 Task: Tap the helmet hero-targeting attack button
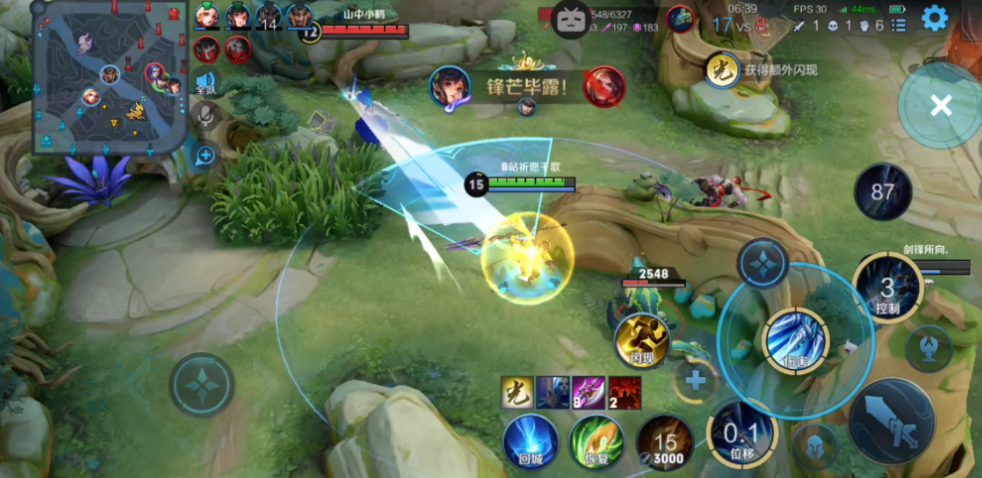[x=816, y=447]
